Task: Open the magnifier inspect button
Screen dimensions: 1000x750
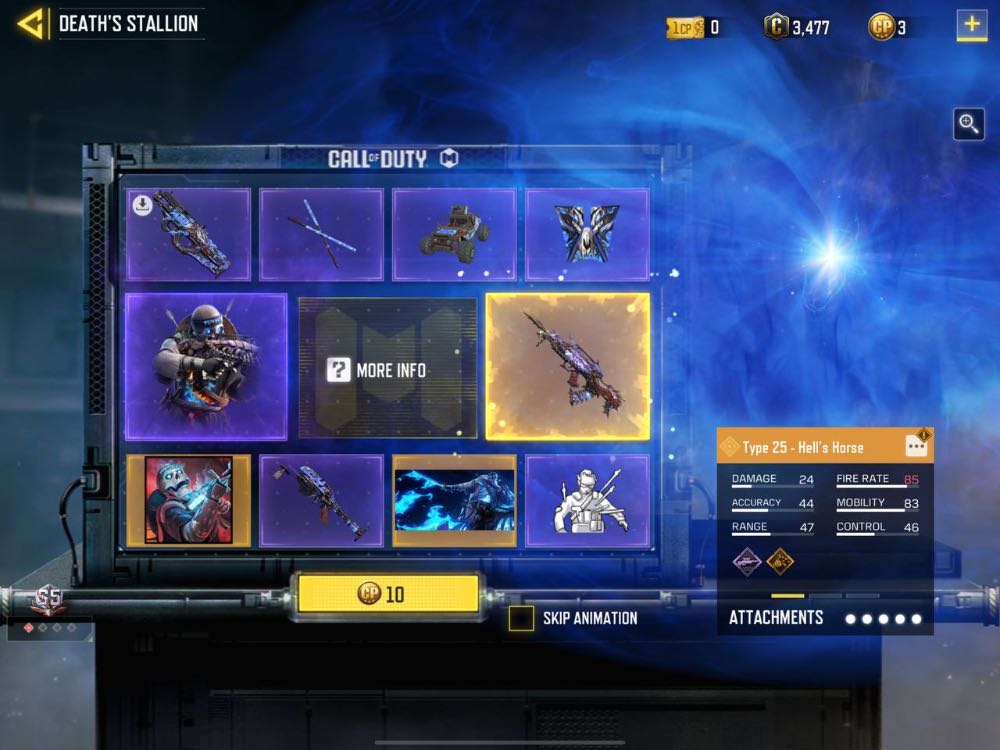Action: (968, 124)
